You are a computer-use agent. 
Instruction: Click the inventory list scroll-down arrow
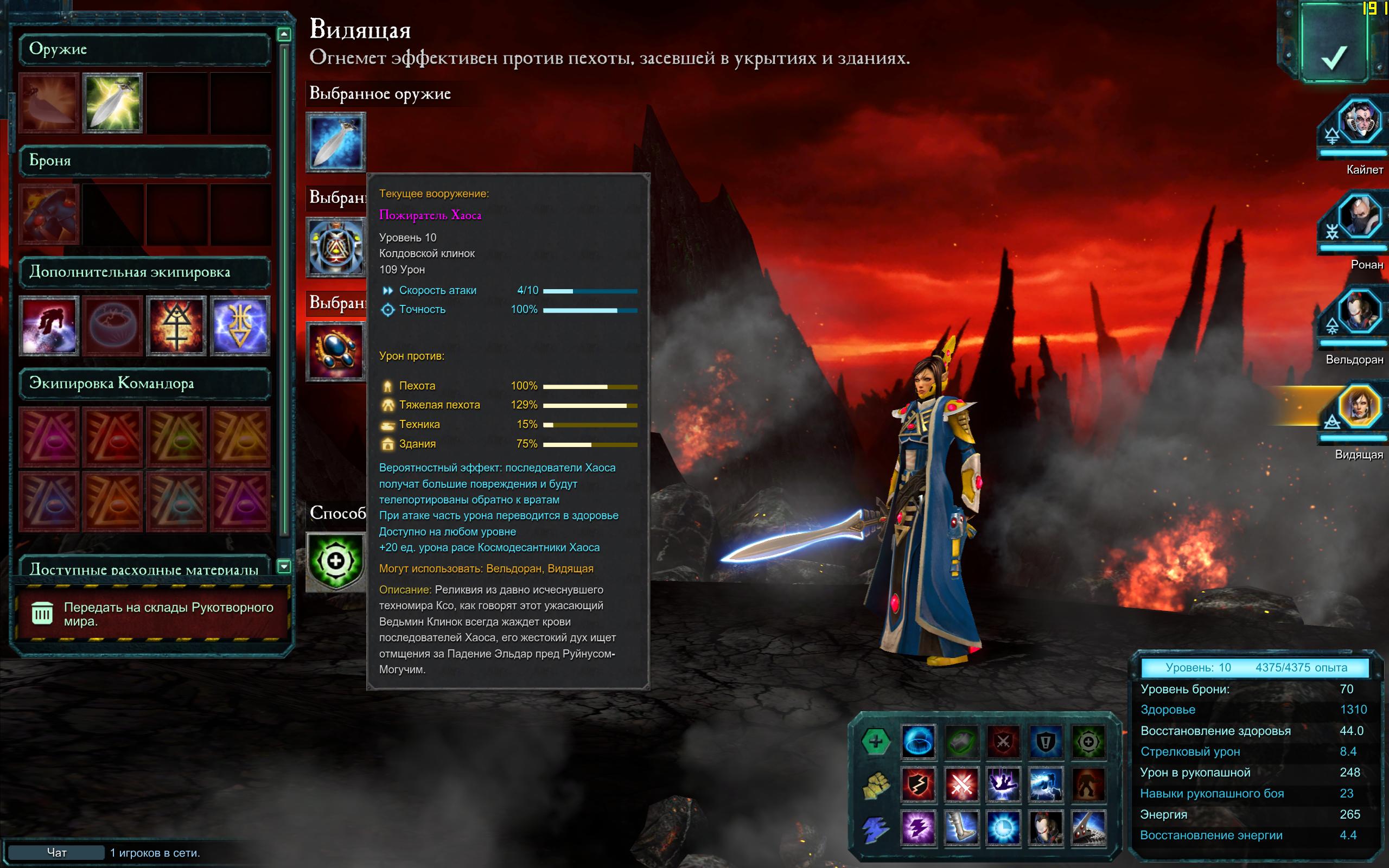point(284,566)
